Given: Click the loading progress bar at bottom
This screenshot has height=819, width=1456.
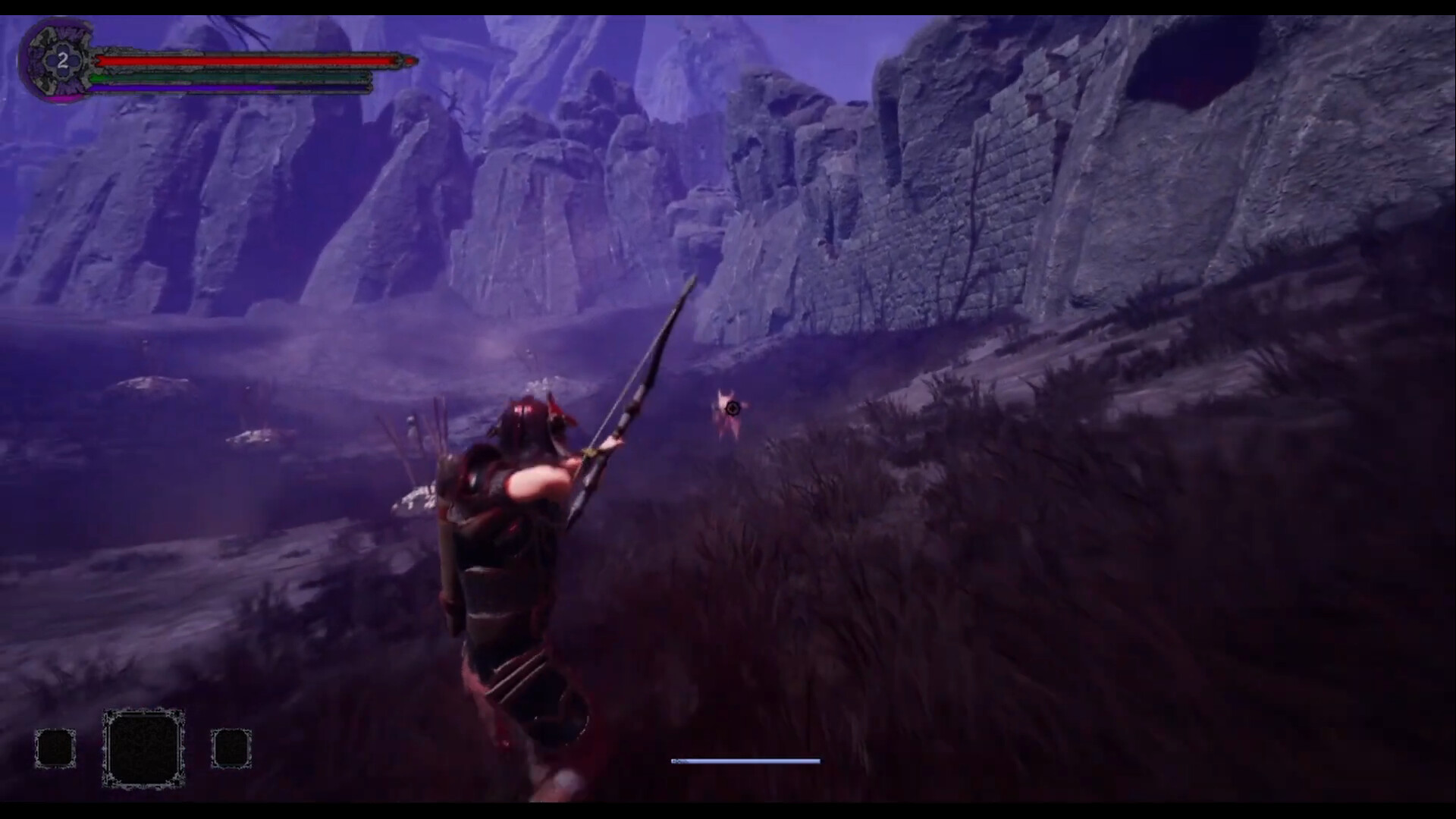Looking at the screenshot, I should click(x=745, y=761).
